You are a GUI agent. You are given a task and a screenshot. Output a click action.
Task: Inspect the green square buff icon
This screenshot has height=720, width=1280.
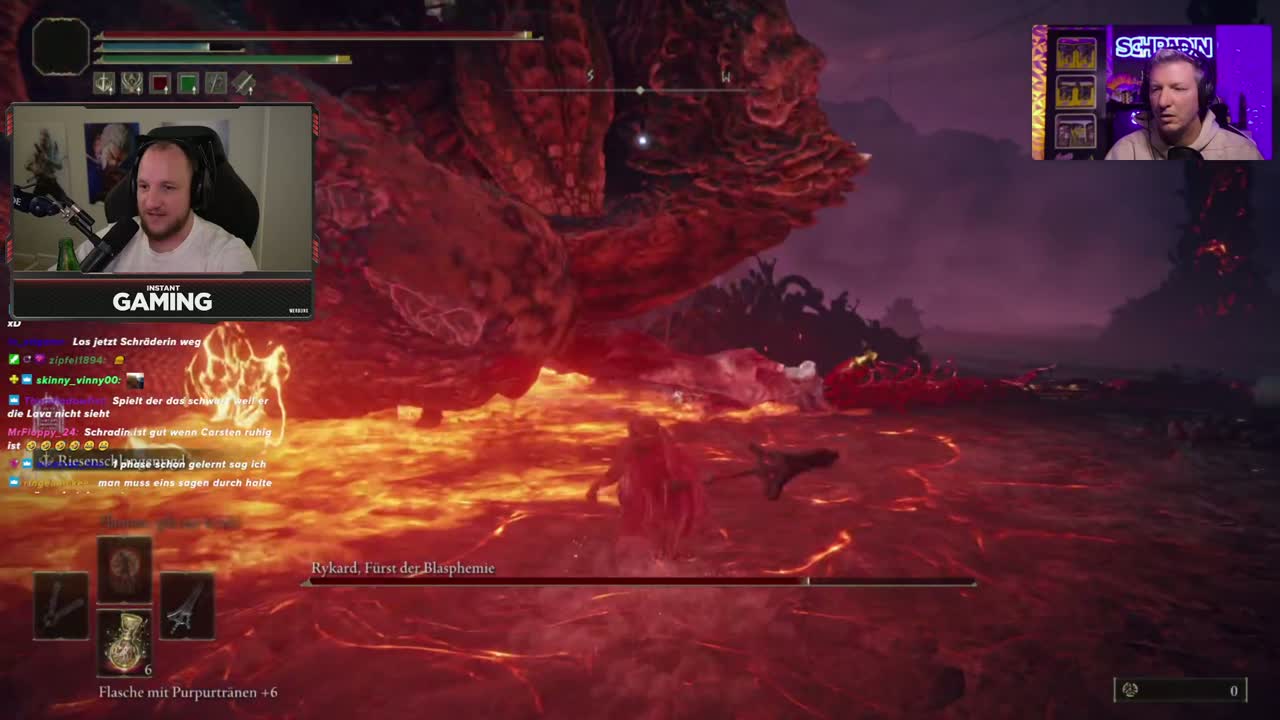pyautogui.click(x=188, y=84)
